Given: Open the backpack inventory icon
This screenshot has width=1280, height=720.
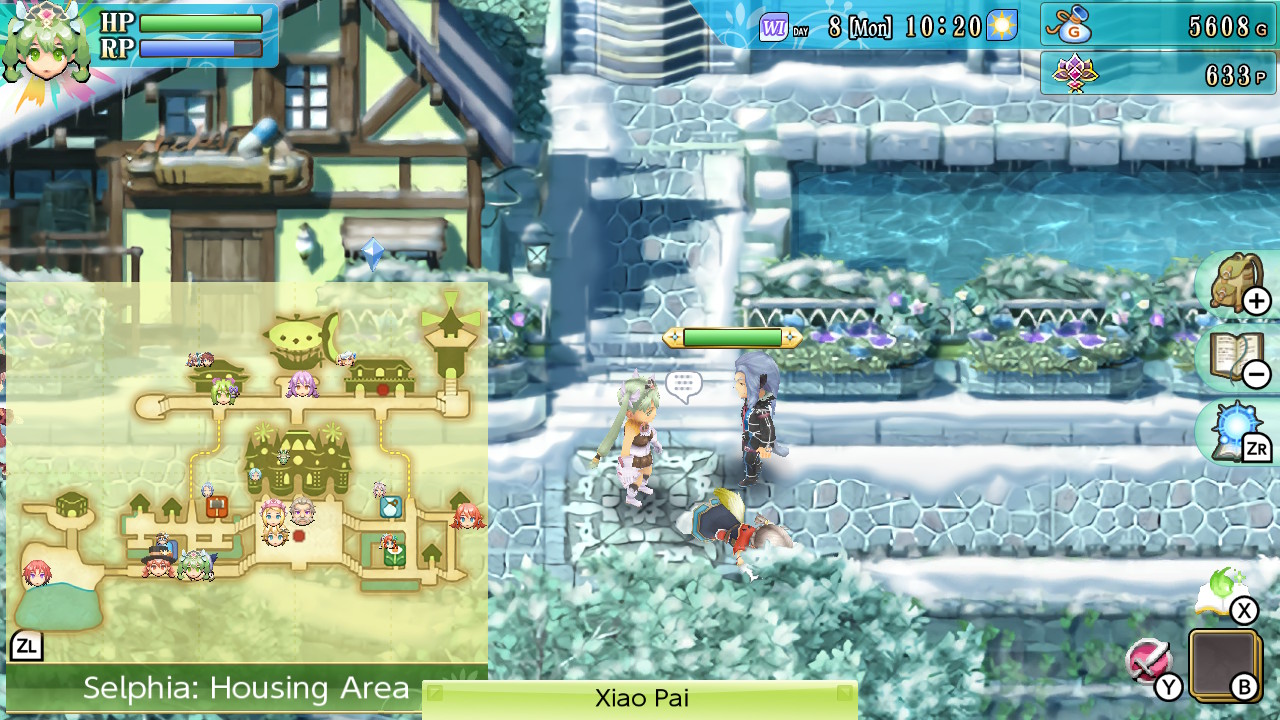Looking at the screenshot, I should click(1236, 285).
